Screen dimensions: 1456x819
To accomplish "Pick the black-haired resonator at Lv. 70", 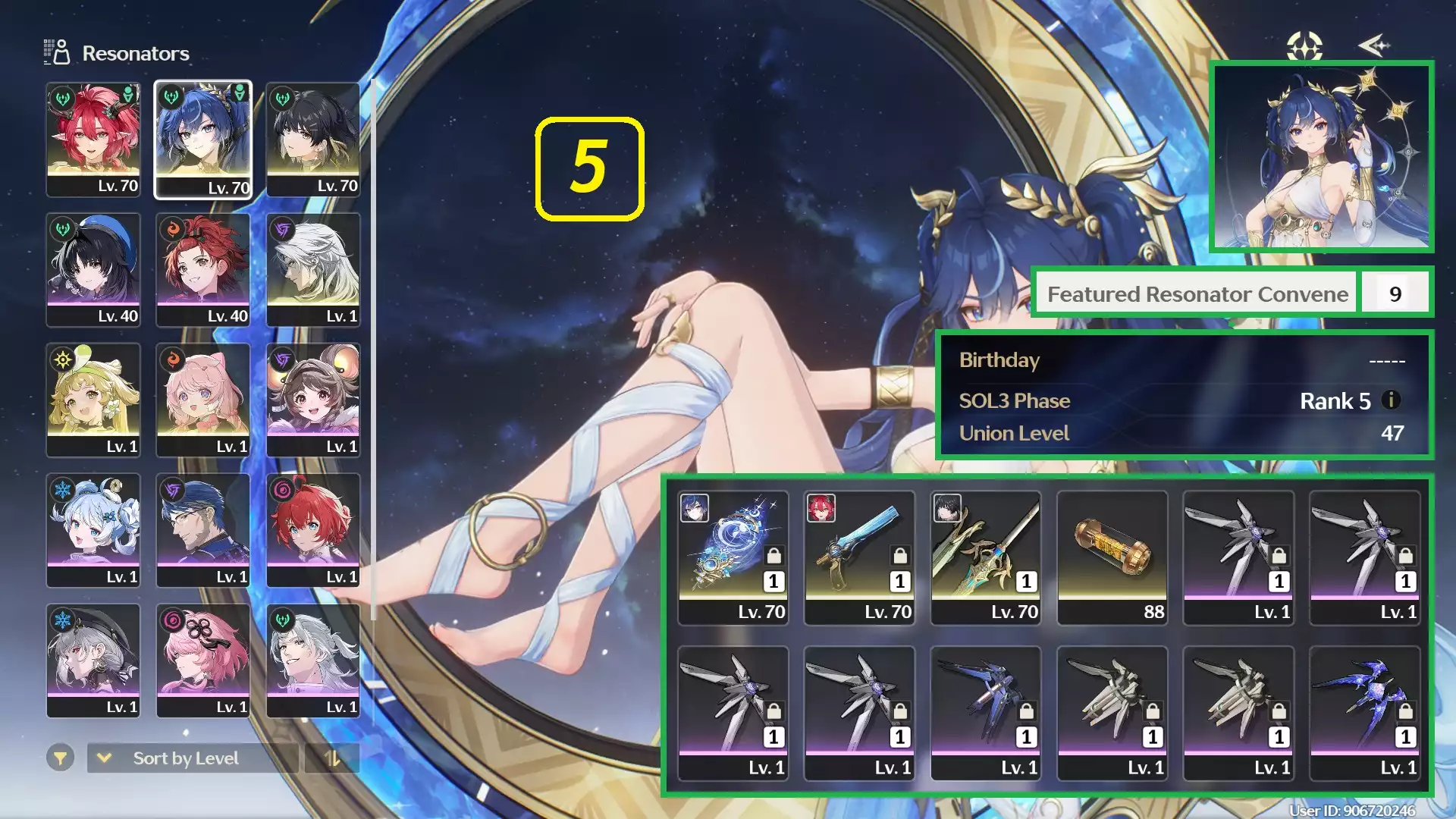I will pyautogui.click(x=313, y=140).
